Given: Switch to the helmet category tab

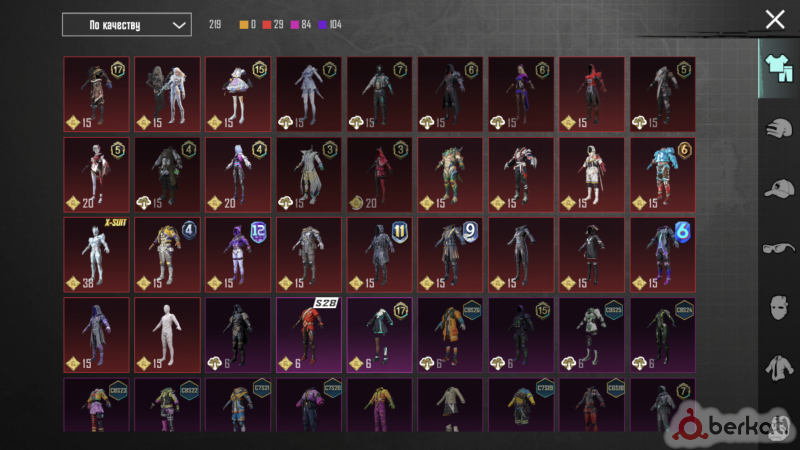Looking at the screenshot, I should point(777,129).
